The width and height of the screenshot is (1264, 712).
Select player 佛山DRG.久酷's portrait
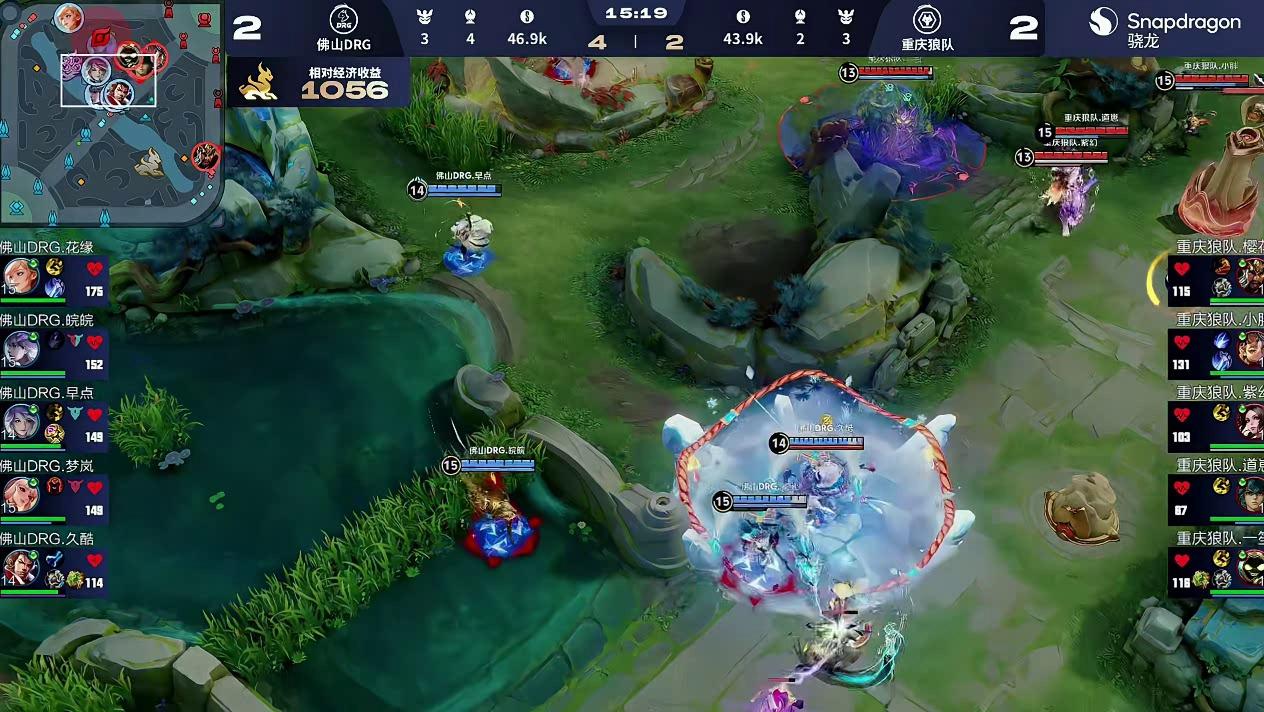click(x=20, y=567)
